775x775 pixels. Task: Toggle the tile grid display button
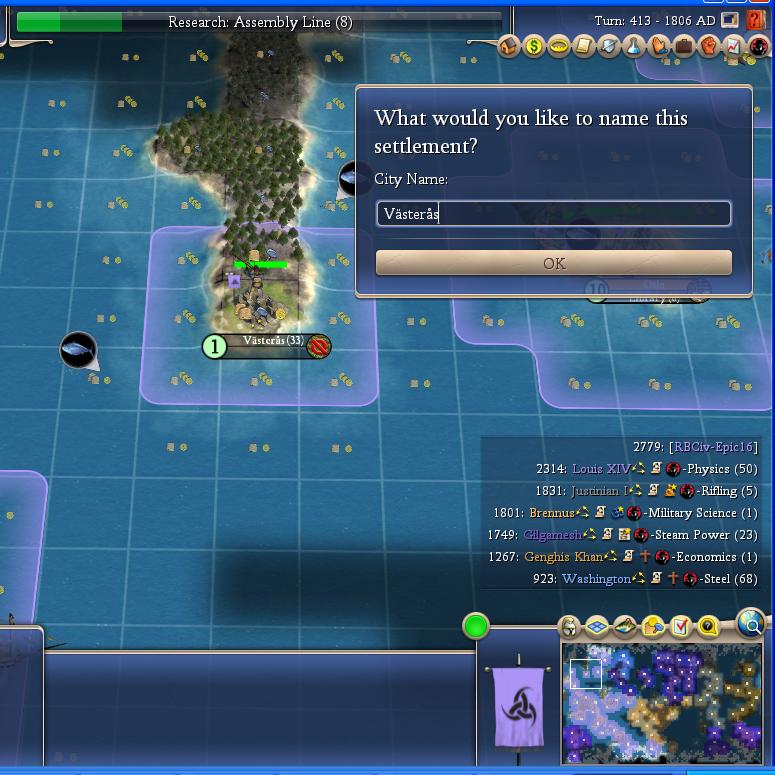597,627
